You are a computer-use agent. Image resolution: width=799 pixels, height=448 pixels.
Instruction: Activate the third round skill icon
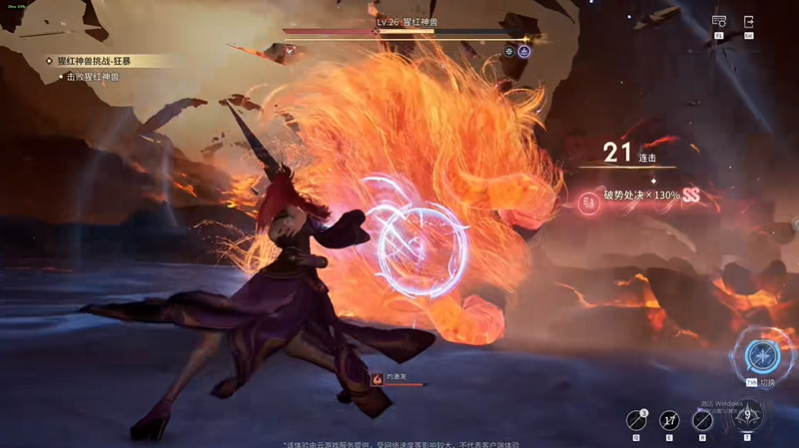[702, 420]
